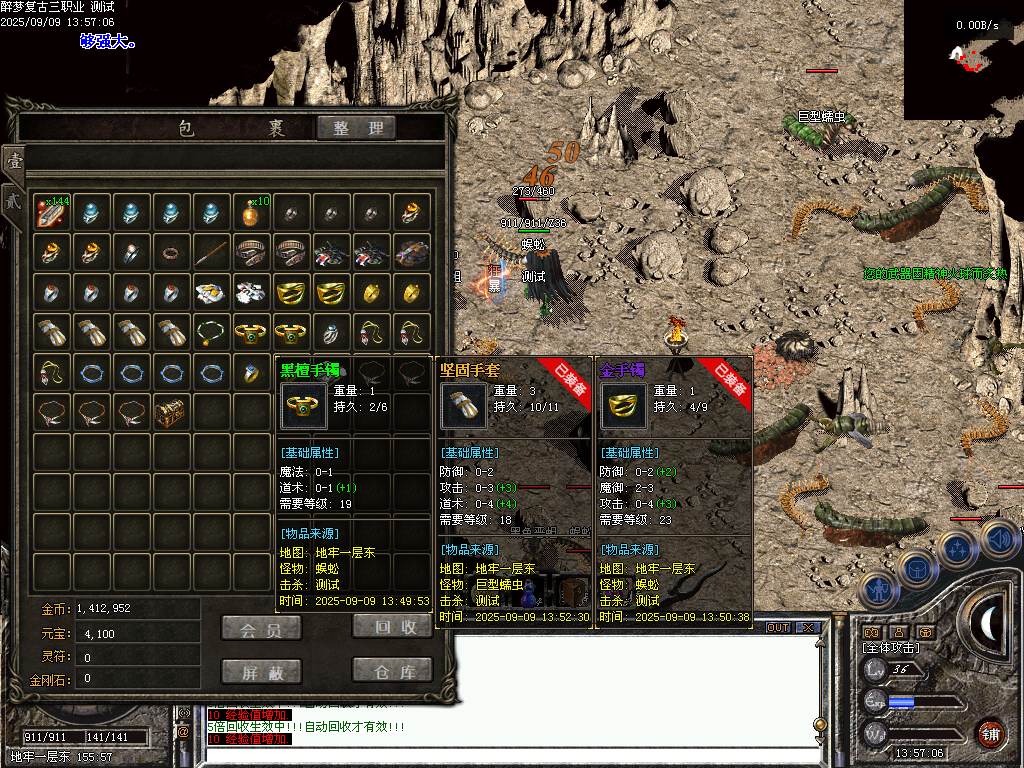1024x768 pixels.
Task: Click the 整理 sort button
Action: 357,128
